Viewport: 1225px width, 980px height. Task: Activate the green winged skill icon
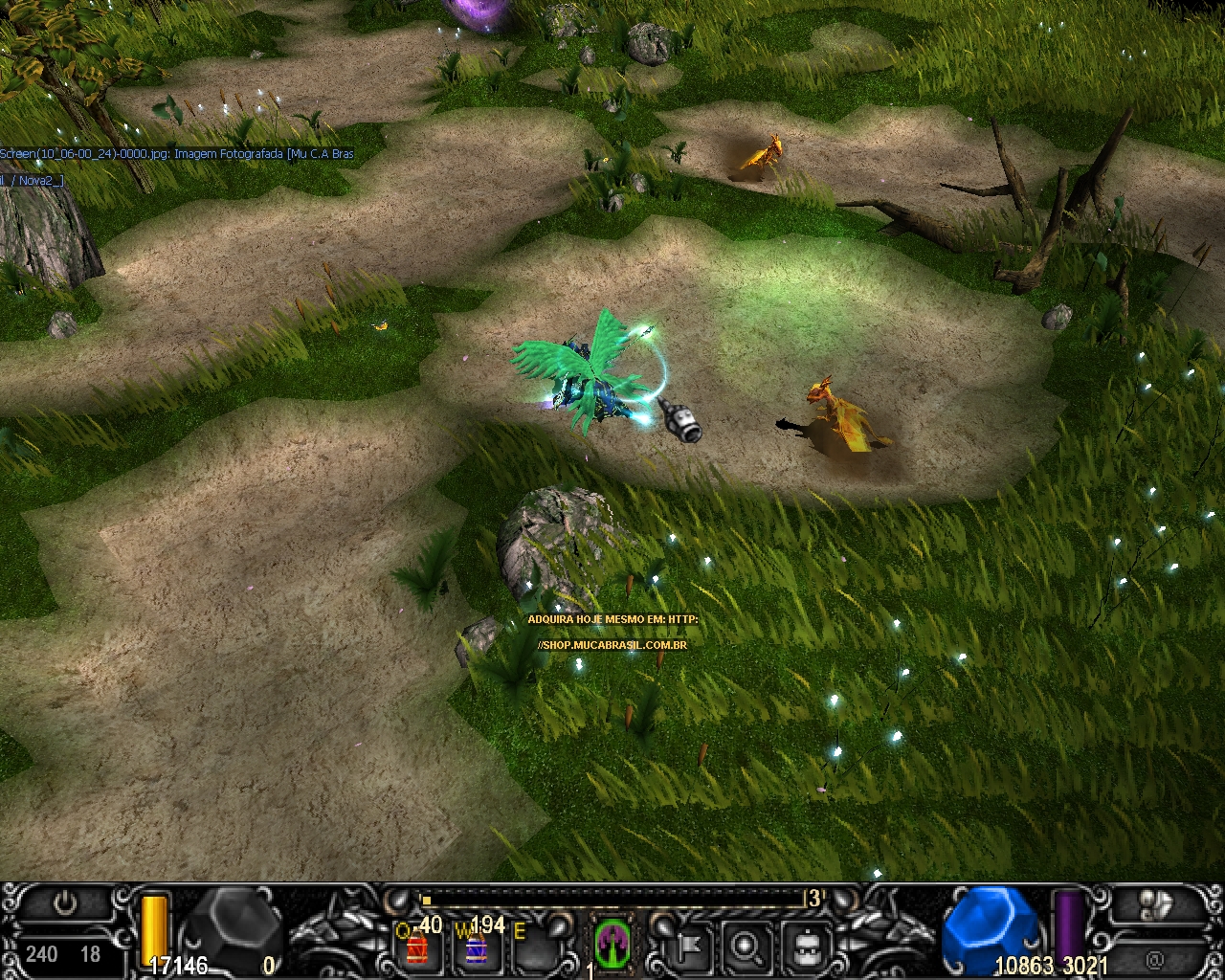click(611, 943)
